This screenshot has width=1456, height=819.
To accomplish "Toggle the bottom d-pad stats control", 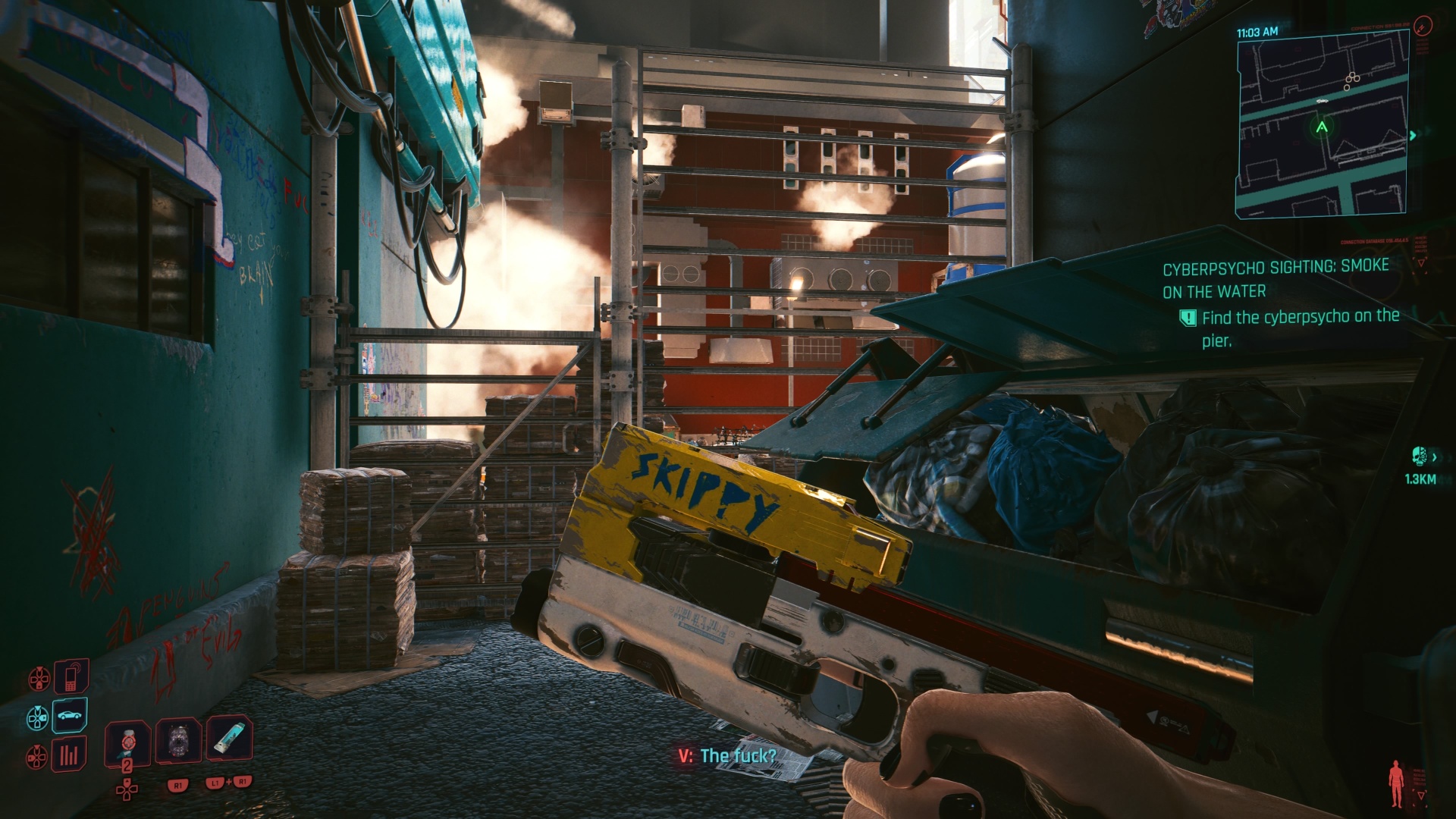I will pos(36,757).
